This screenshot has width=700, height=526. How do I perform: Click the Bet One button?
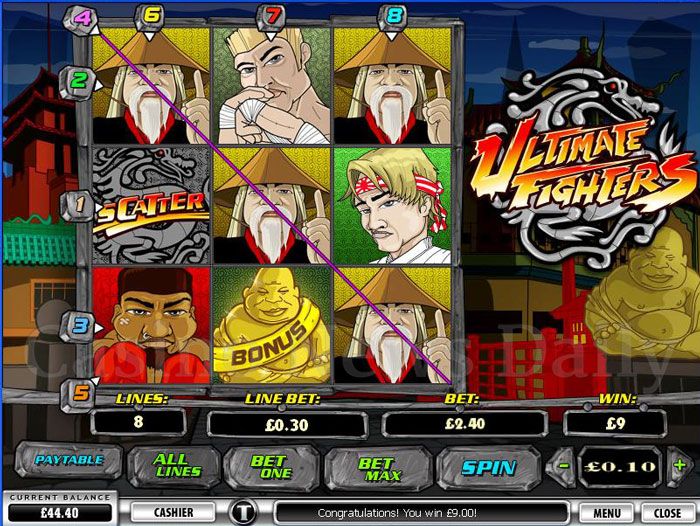(x=268, y=466)
